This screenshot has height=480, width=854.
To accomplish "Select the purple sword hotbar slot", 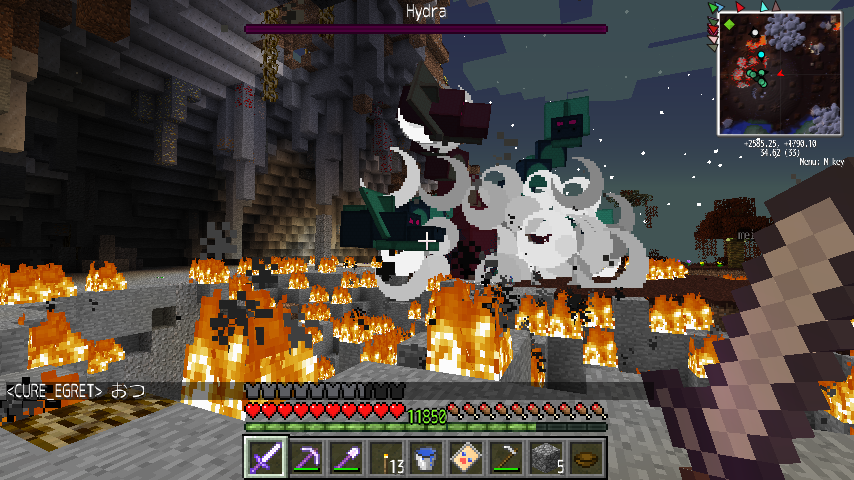I will [266, 458].
